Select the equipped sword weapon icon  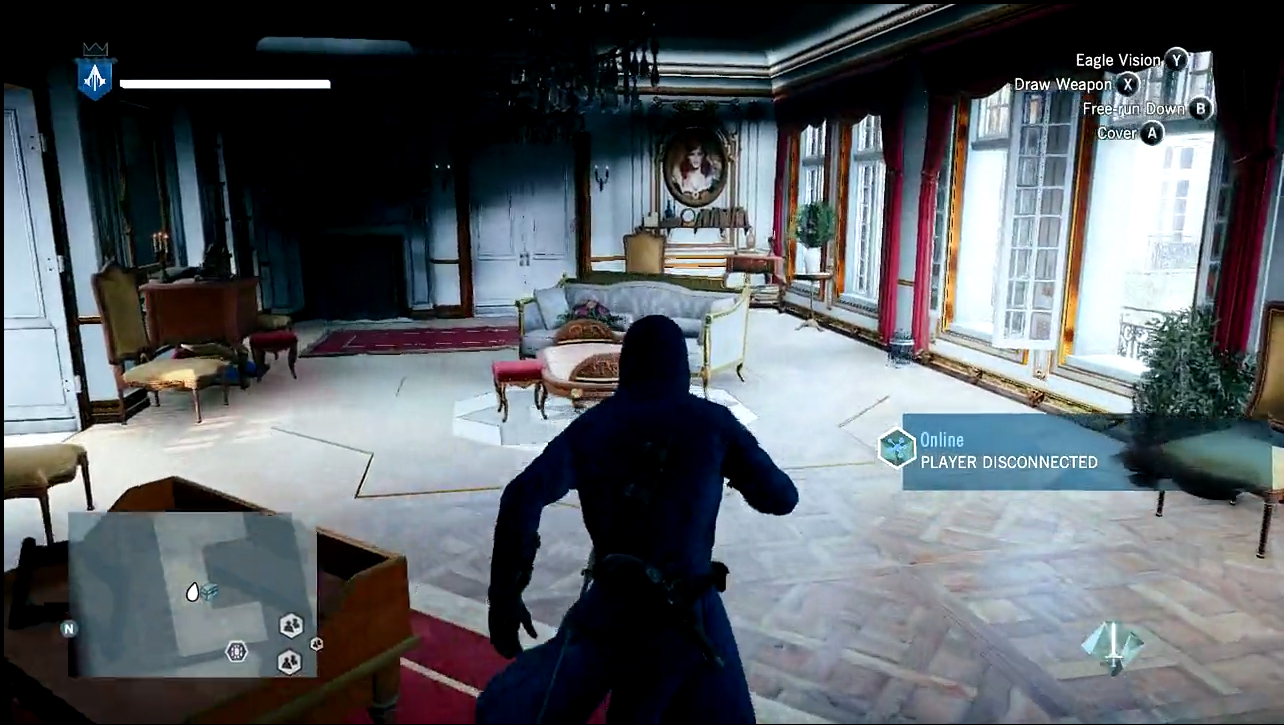click(x=1113, y=646)
